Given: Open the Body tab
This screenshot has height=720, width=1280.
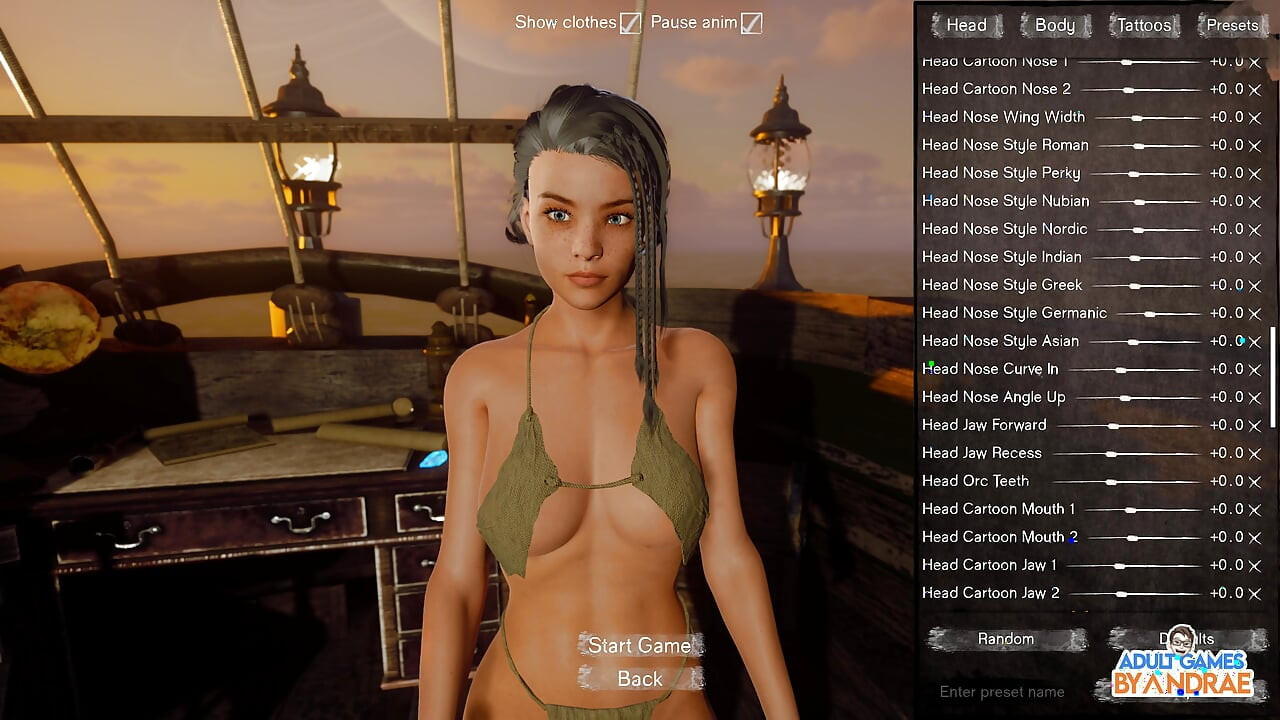Looking at the screenshot, I should (1054, 25).
